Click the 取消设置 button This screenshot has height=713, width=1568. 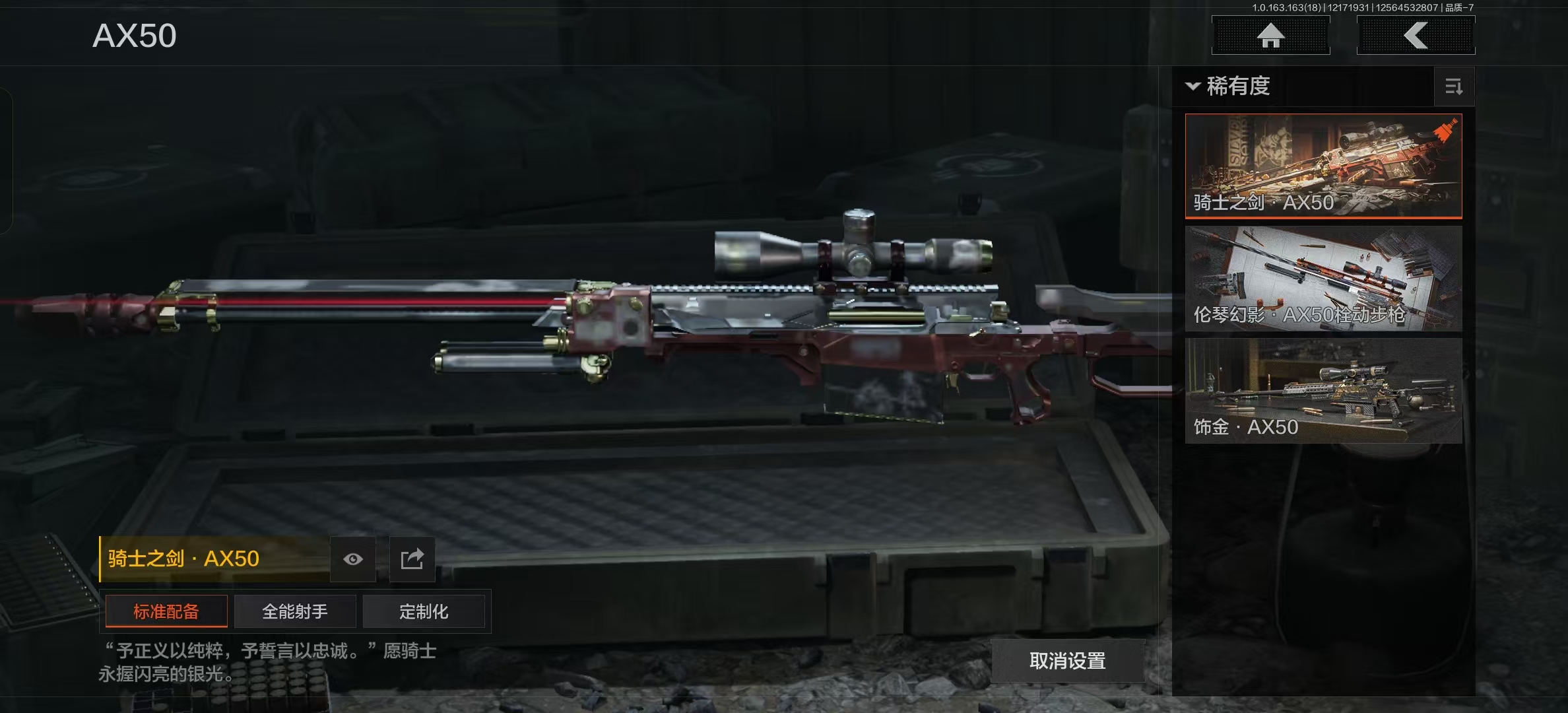(x=1067, y=661)
